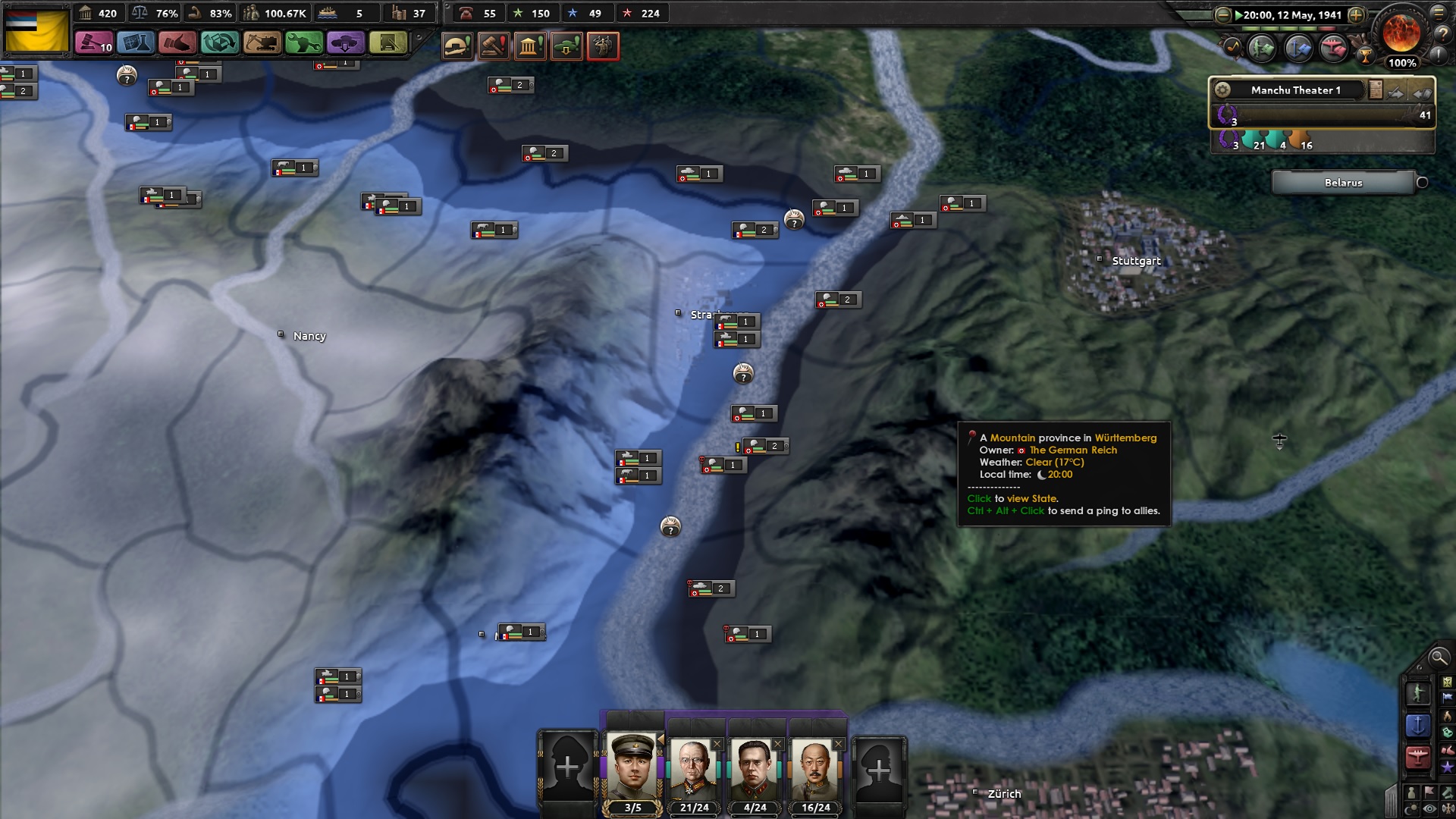Viewport: 1456px width, 819px height.
Task: Open the music player with the note icon
Action: click(1232, 47)
